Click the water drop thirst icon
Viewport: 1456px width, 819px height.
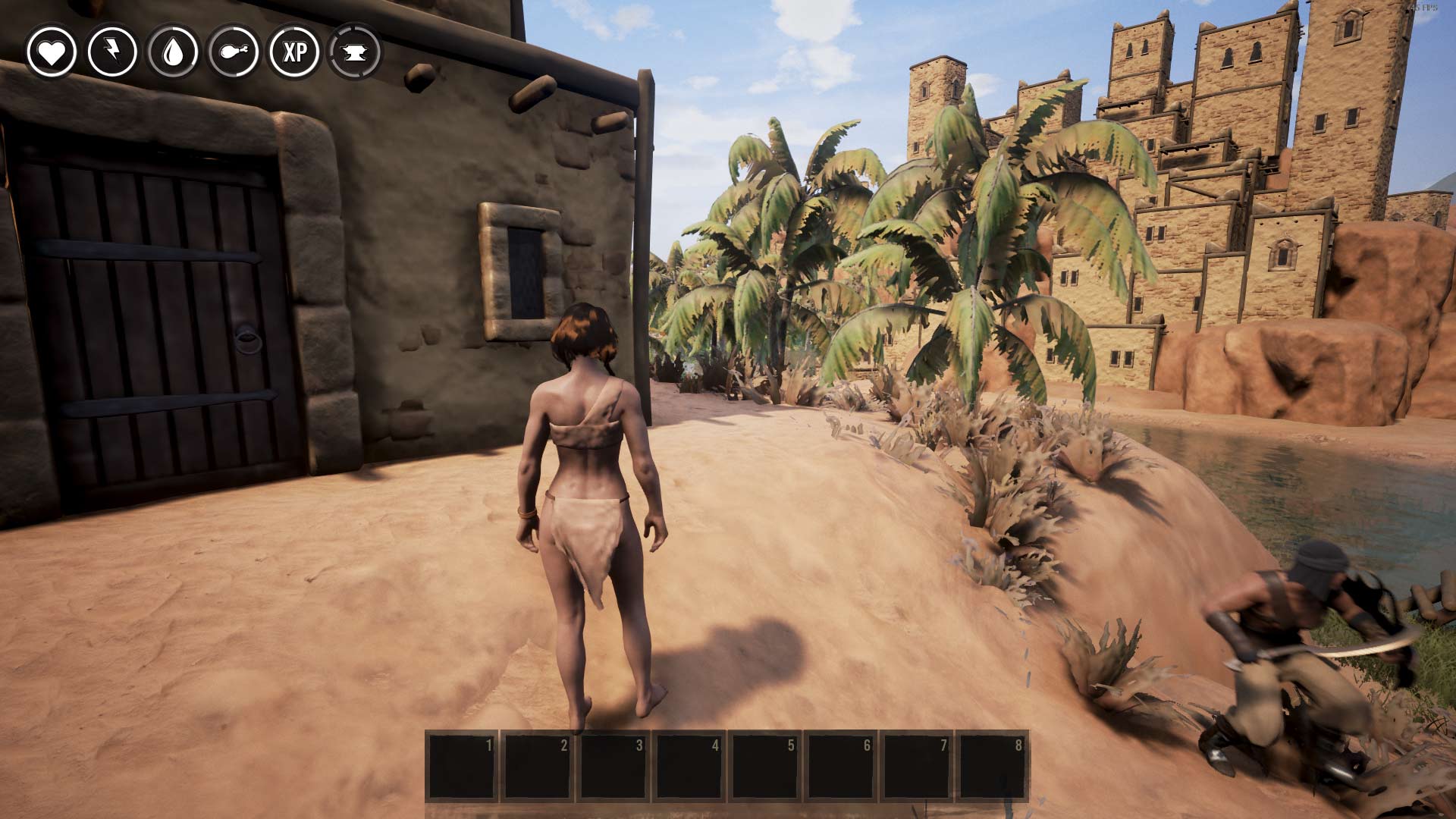tap(173, 52)
